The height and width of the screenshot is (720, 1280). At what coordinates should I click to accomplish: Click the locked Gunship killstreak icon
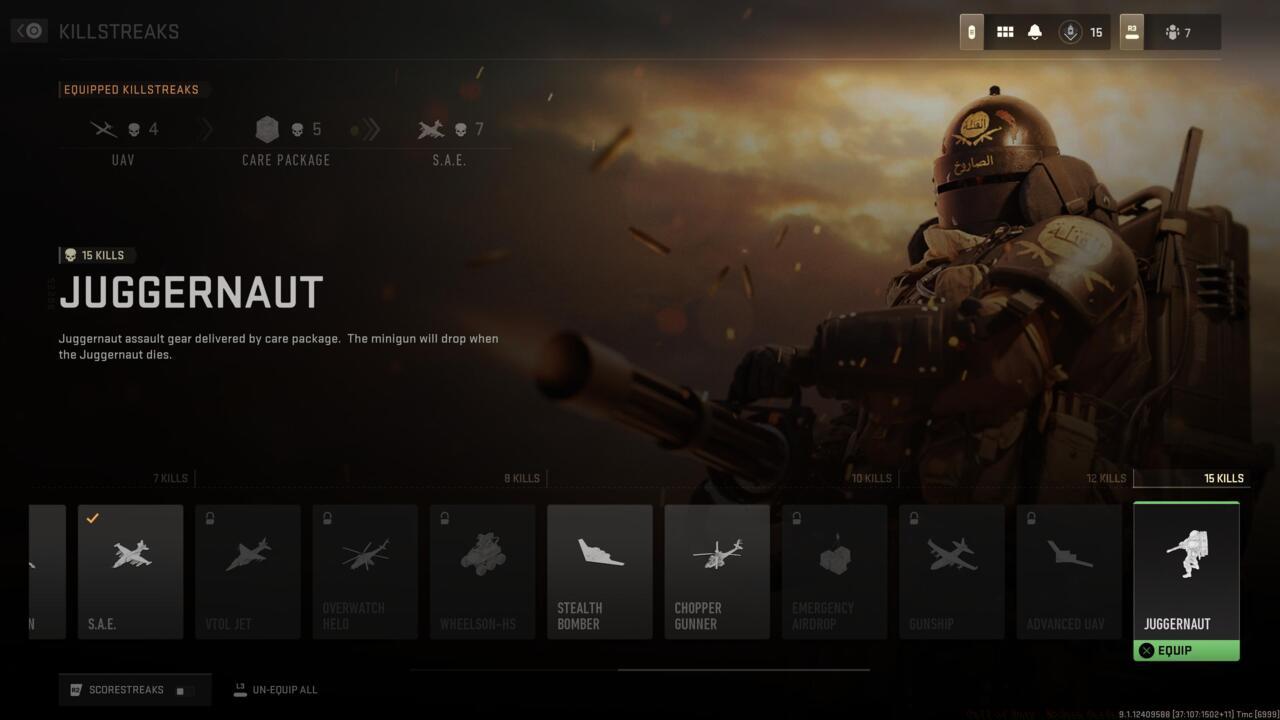951,571
